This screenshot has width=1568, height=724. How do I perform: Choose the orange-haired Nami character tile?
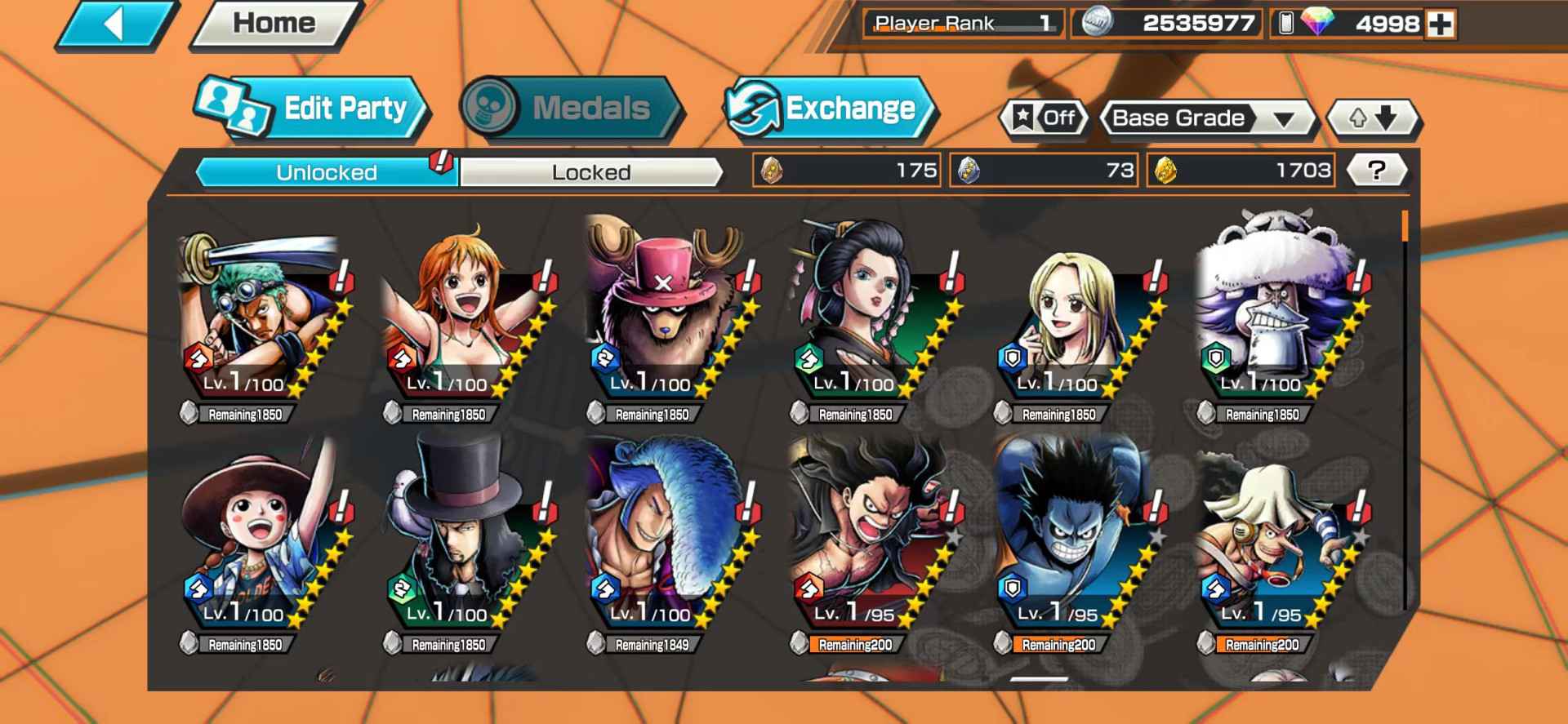(465, 318)
